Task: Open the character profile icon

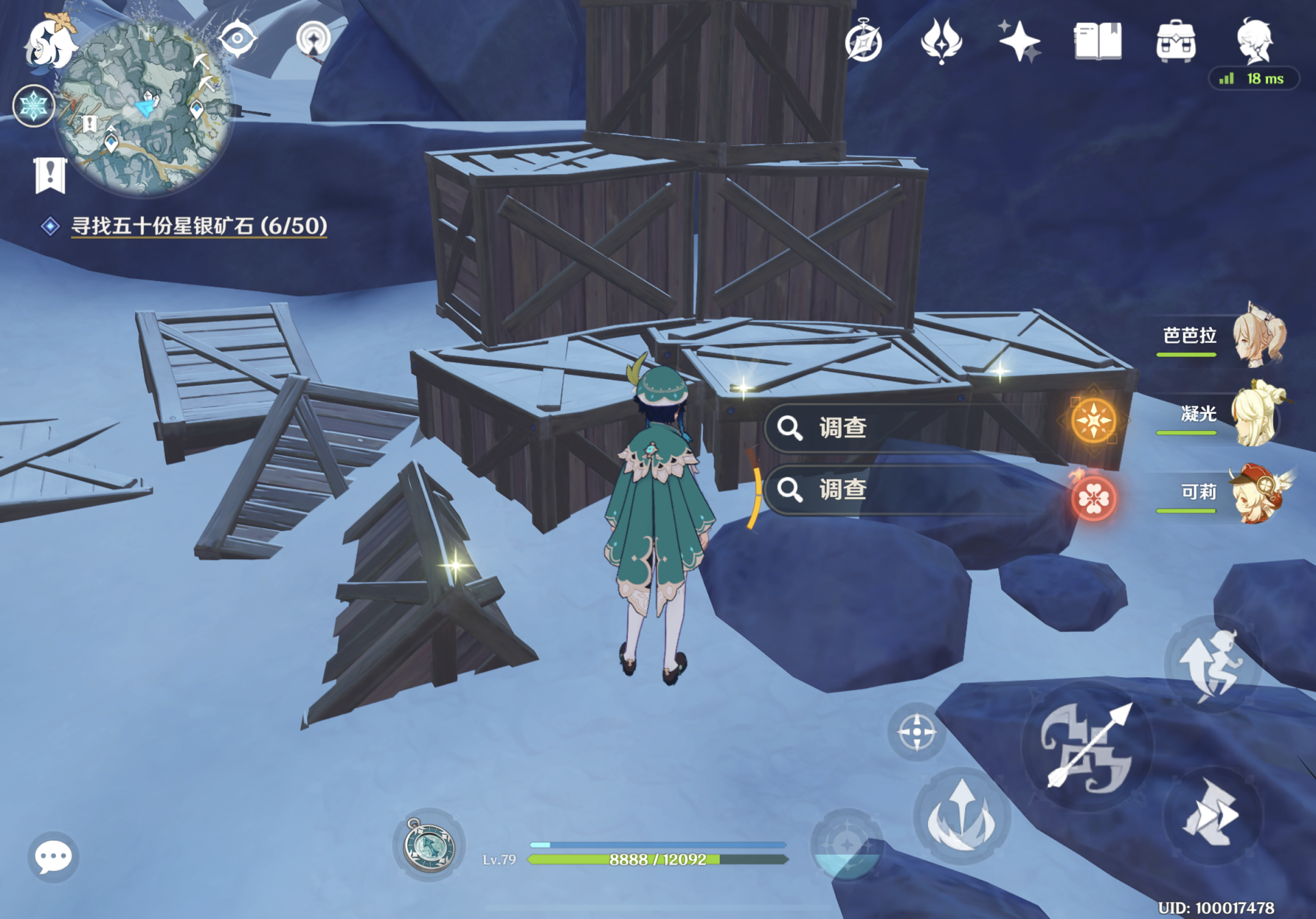Action: [x=1255, y=41]
